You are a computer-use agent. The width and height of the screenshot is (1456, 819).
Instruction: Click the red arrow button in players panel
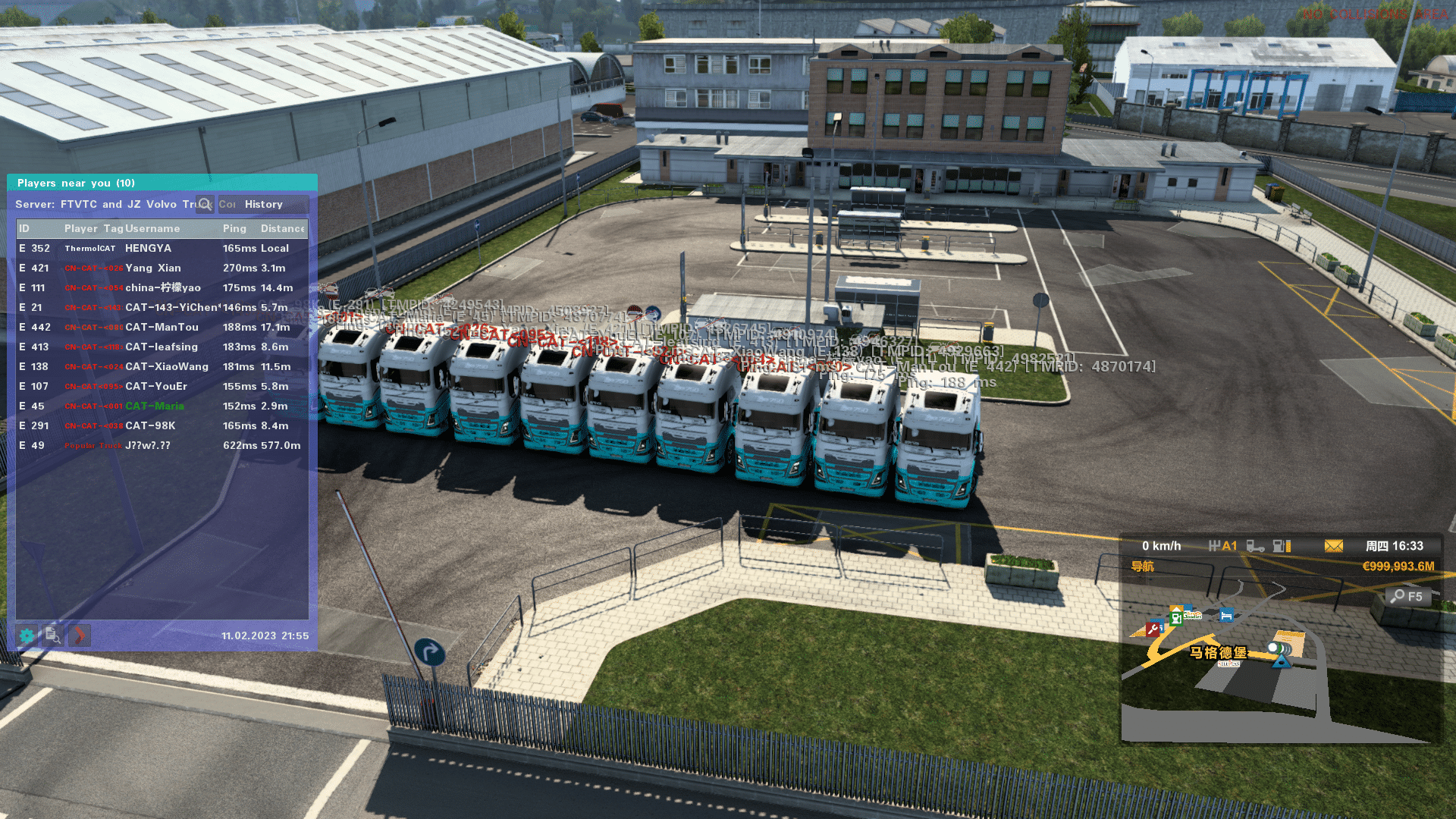pyautogui.click(x=79, y=635)
